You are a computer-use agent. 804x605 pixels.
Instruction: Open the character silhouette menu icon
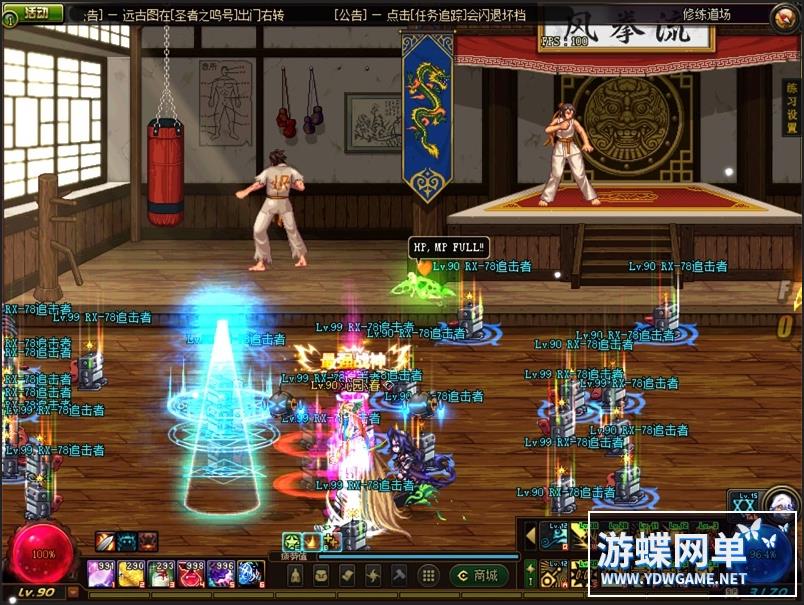tap(295, 575)
